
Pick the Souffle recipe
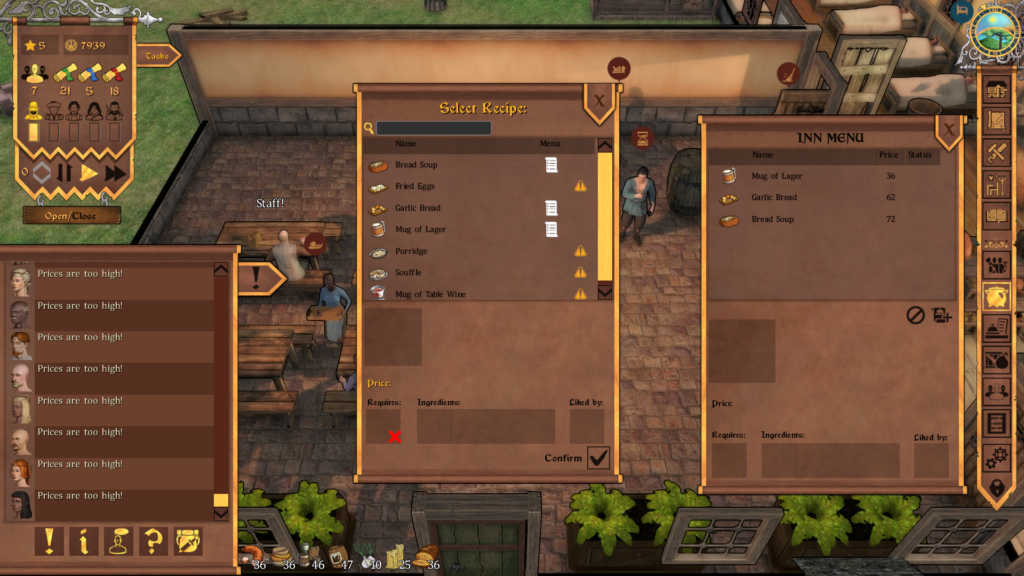pos(408,272)
